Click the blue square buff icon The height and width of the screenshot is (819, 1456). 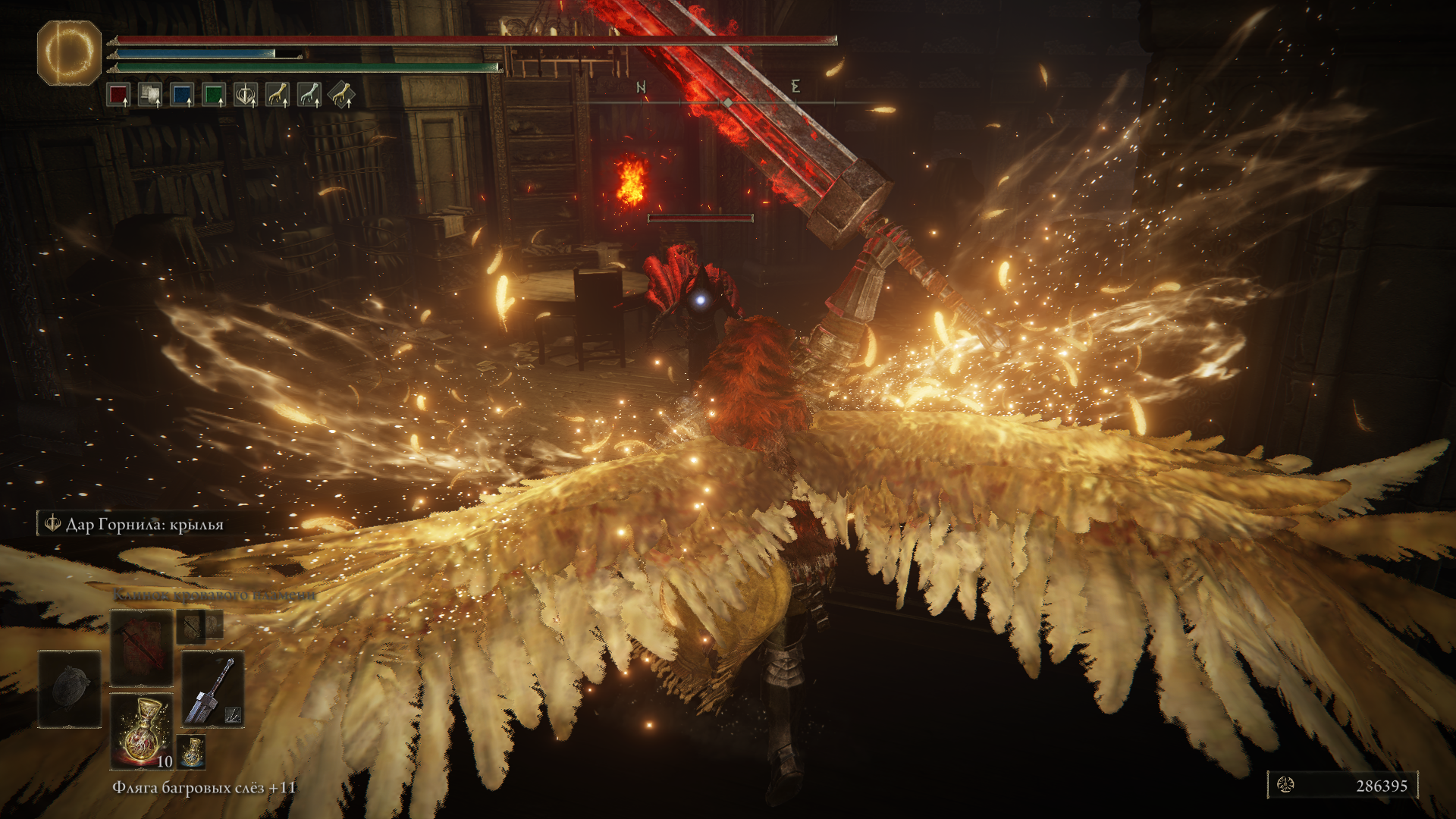(182, 95)
